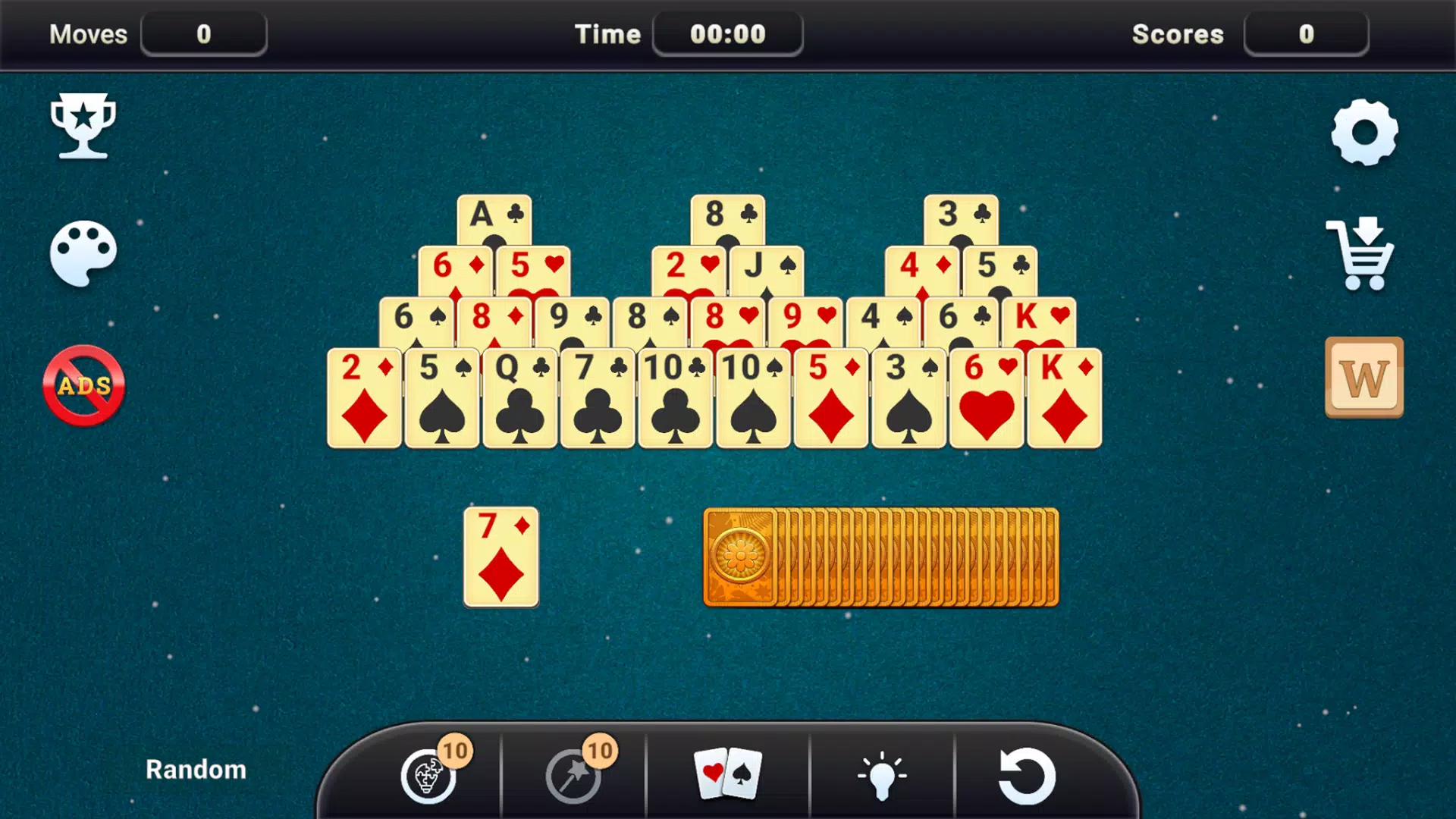Image resolution: width=1456 pixels, height=819 pixels.
Task: Activate the magic wand booster icon
Action: point(573,778)
